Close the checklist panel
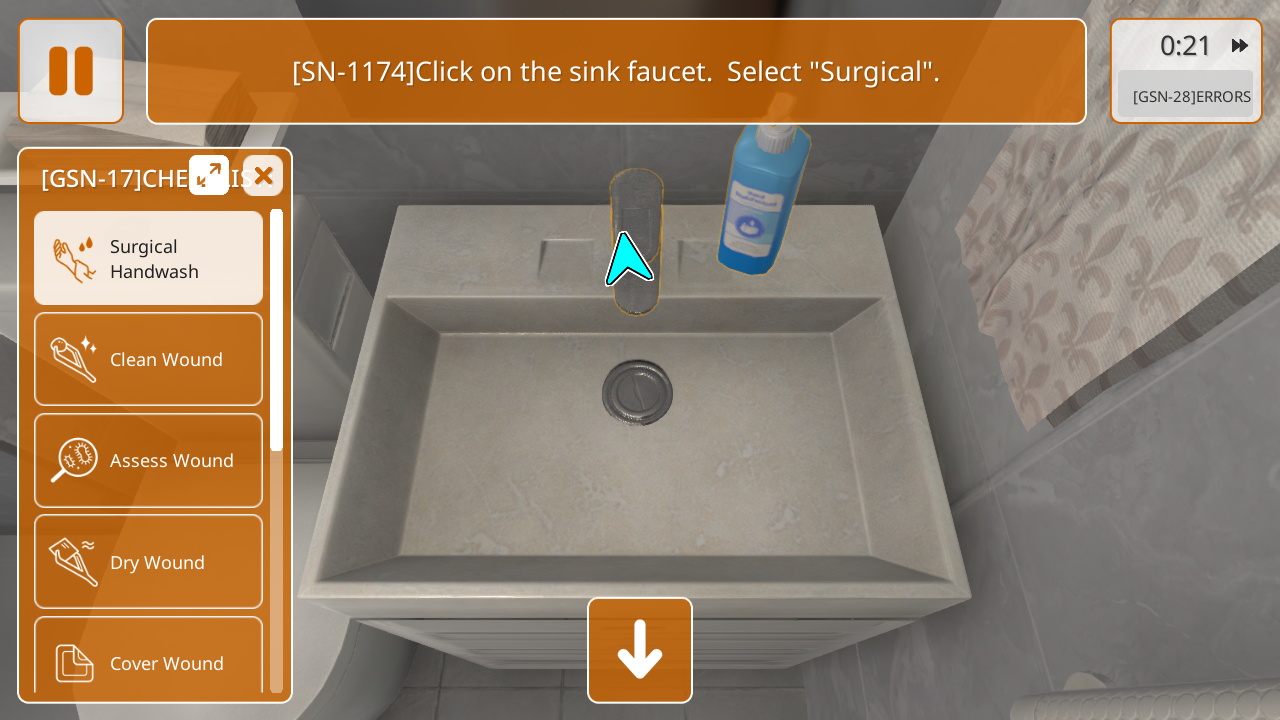1280x720 pixels. 263,176
